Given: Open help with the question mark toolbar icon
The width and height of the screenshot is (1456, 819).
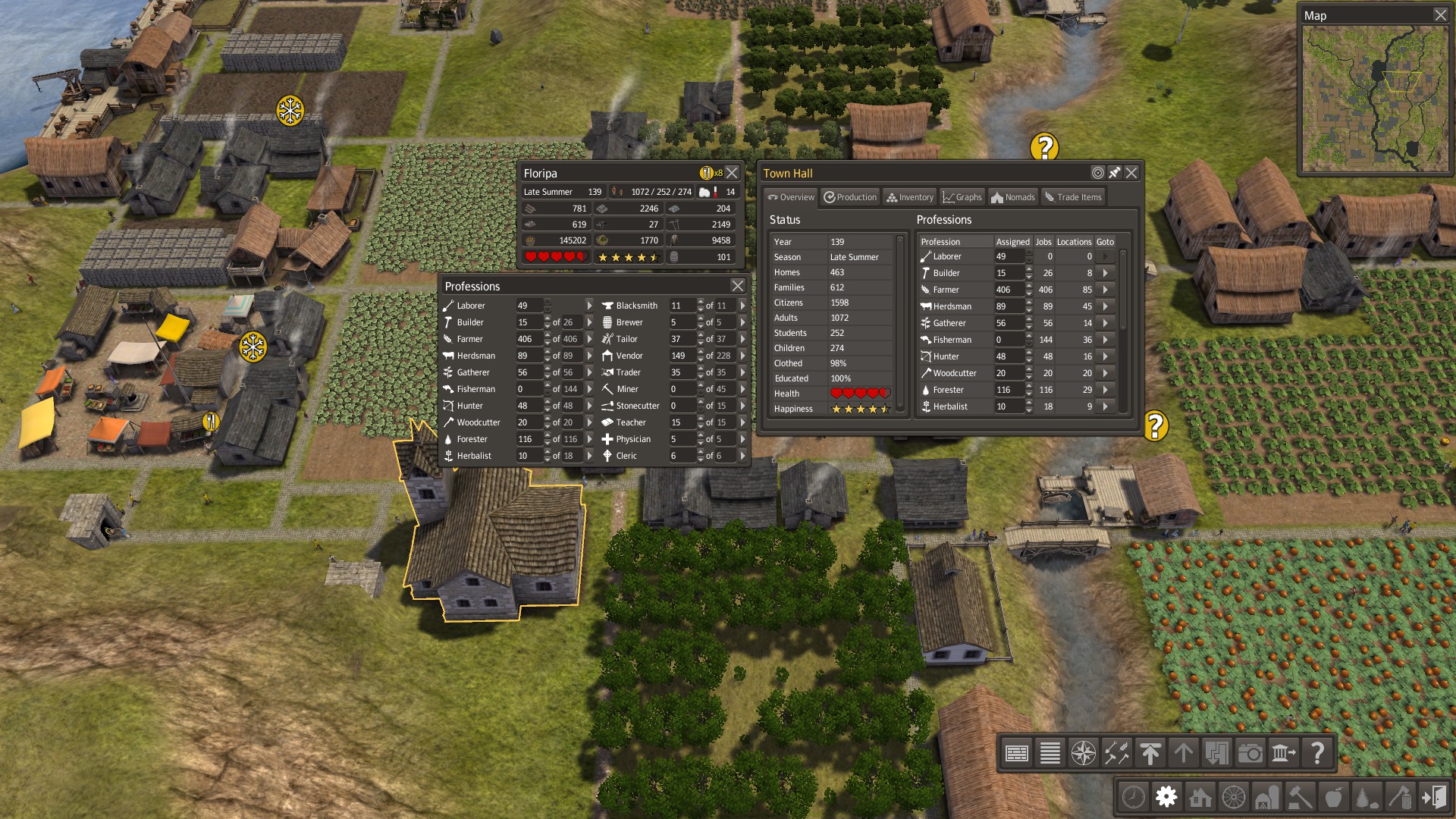Looking at the screenshot, I should pos(1317,753).
